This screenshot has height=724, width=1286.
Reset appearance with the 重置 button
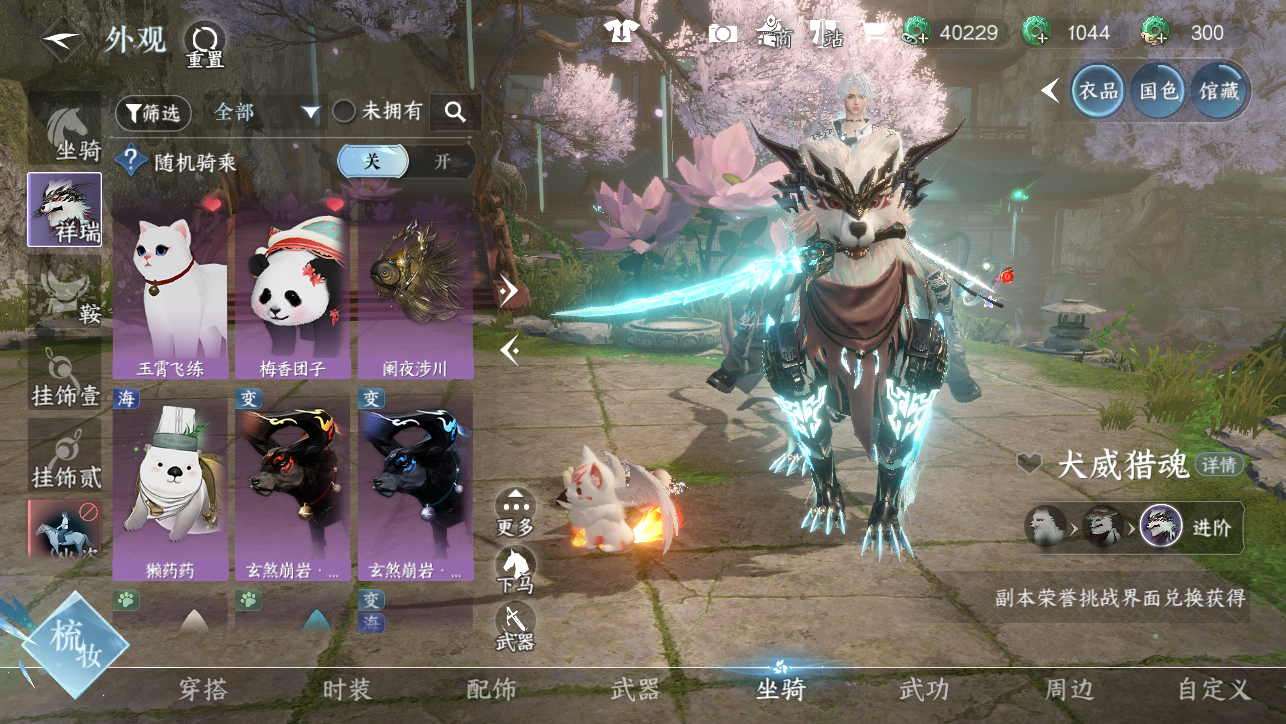205,44
